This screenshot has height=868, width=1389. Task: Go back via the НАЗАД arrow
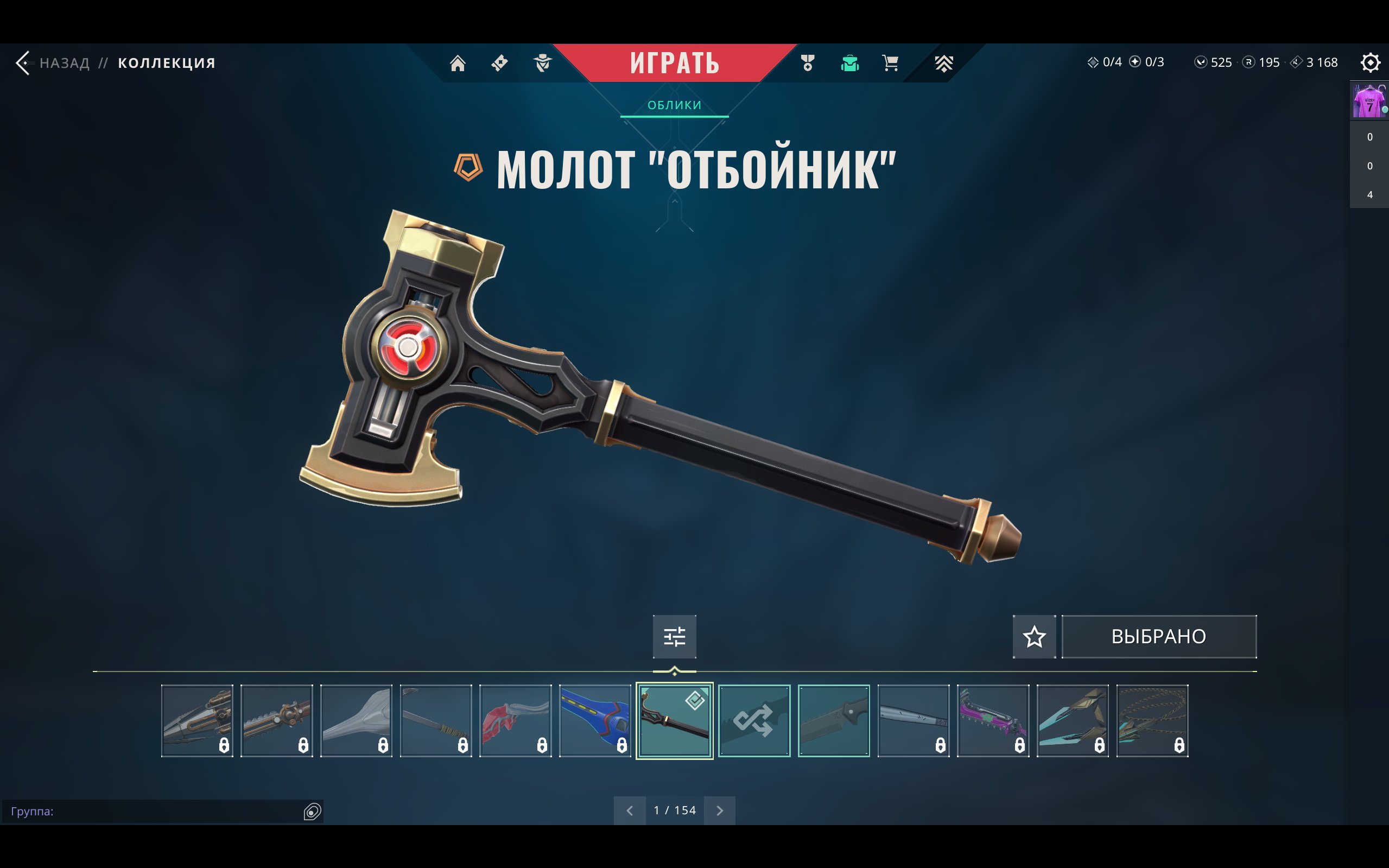coord(23,62)
